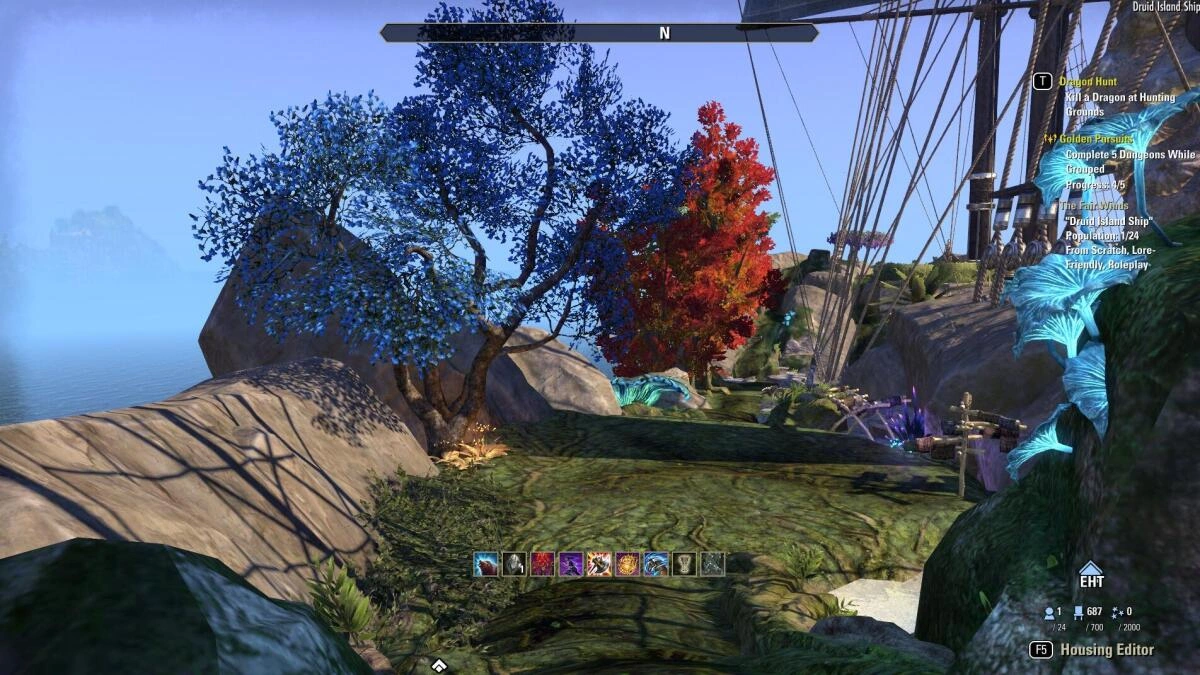This screenshot has height=675, width=1200.
Task: Select the pale stone totem slot
Action: [684, 564]
